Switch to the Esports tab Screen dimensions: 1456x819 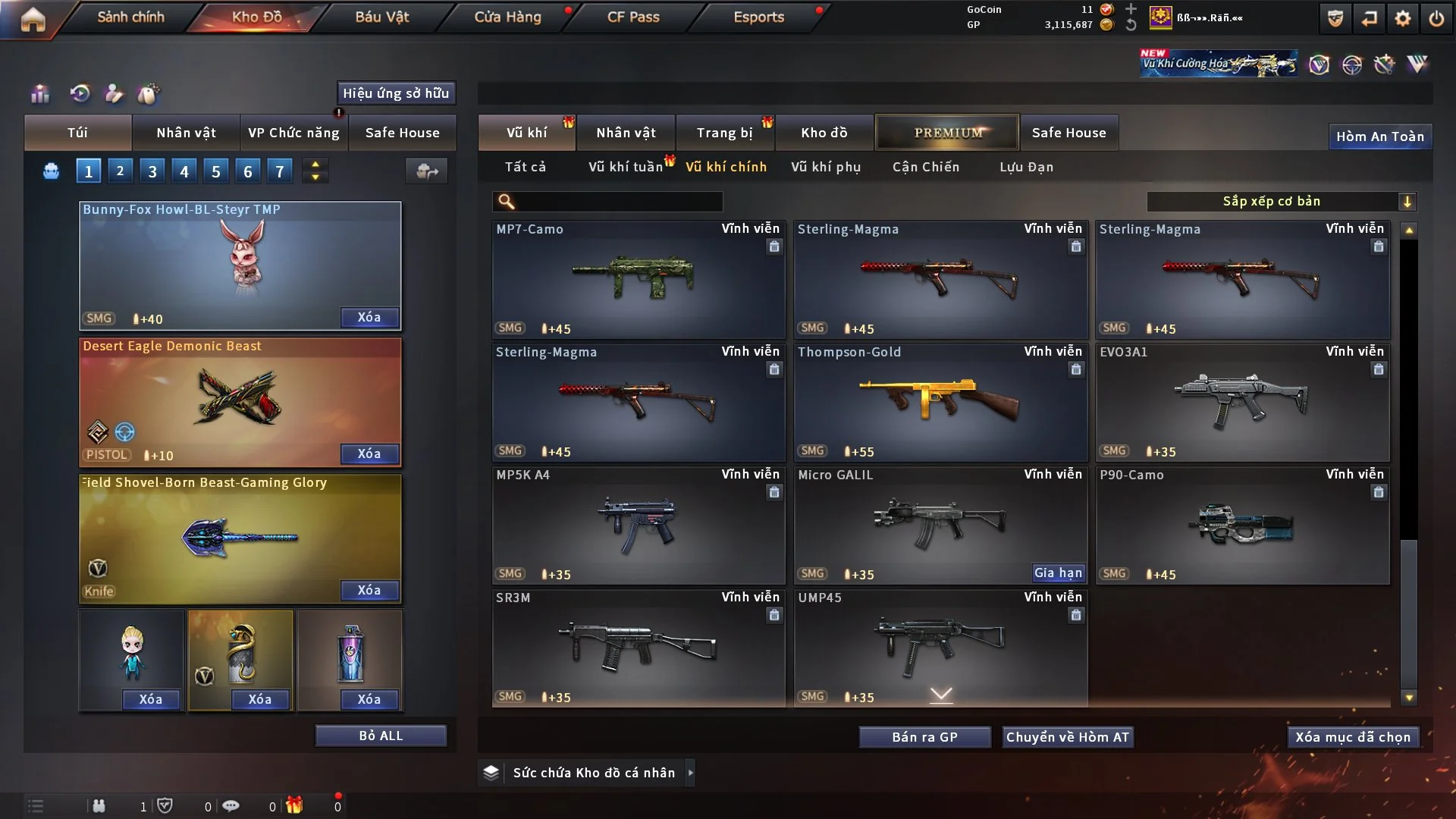(758, 17)
